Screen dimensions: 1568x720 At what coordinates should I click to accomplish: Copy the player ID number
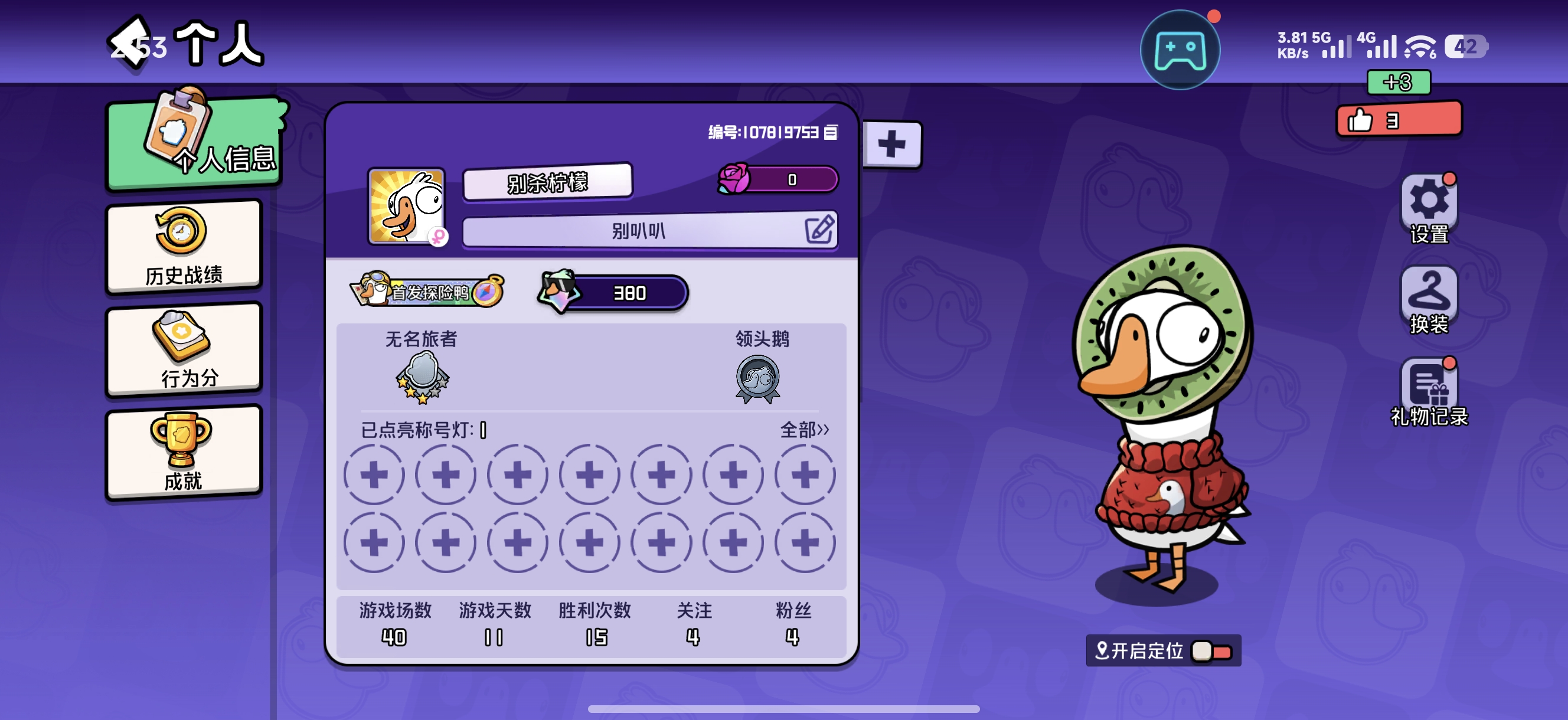(x=831, y=132)
